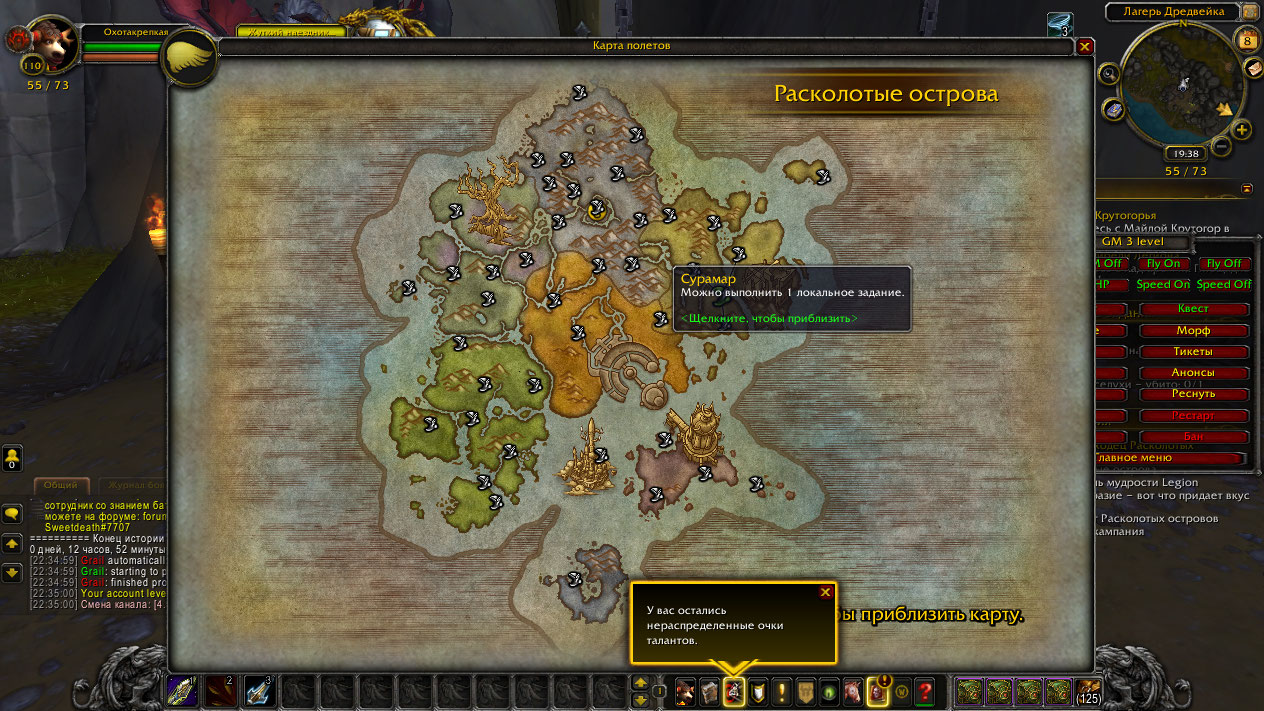Open the Квест GM button
This screenshot has height=711, width=1264.
pyautogui.click(x=1193, y=309)
